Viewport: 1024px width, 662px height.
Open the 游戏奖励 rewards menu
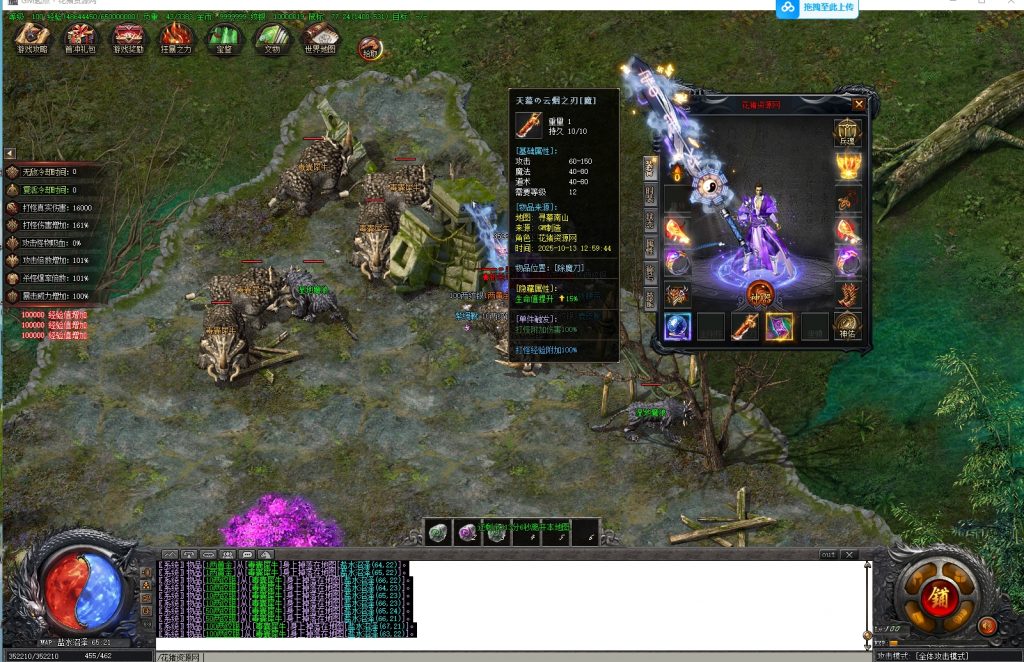pyautogui.click(x=128, y=38)
